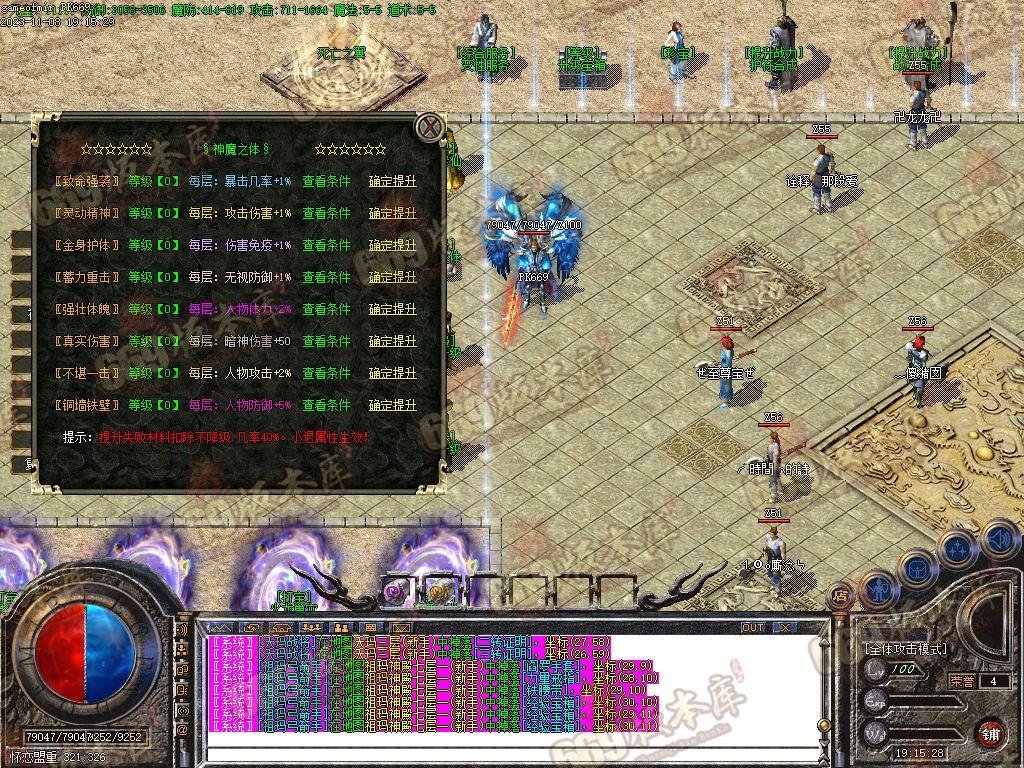Open the shop via the 店 button
Image resolution: width=1024 pixels, height=768 pixels.
840,597
